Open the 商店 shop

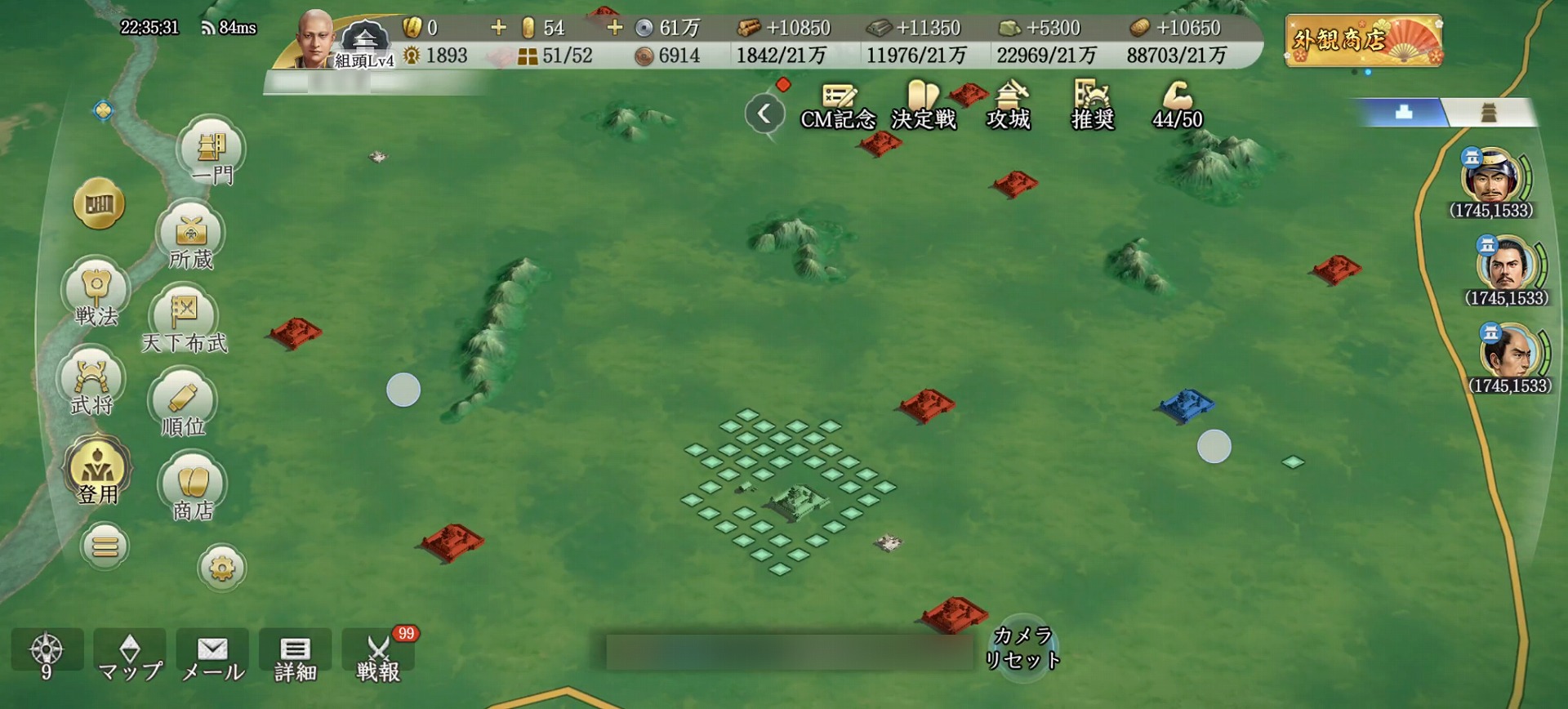click(193, 488)
